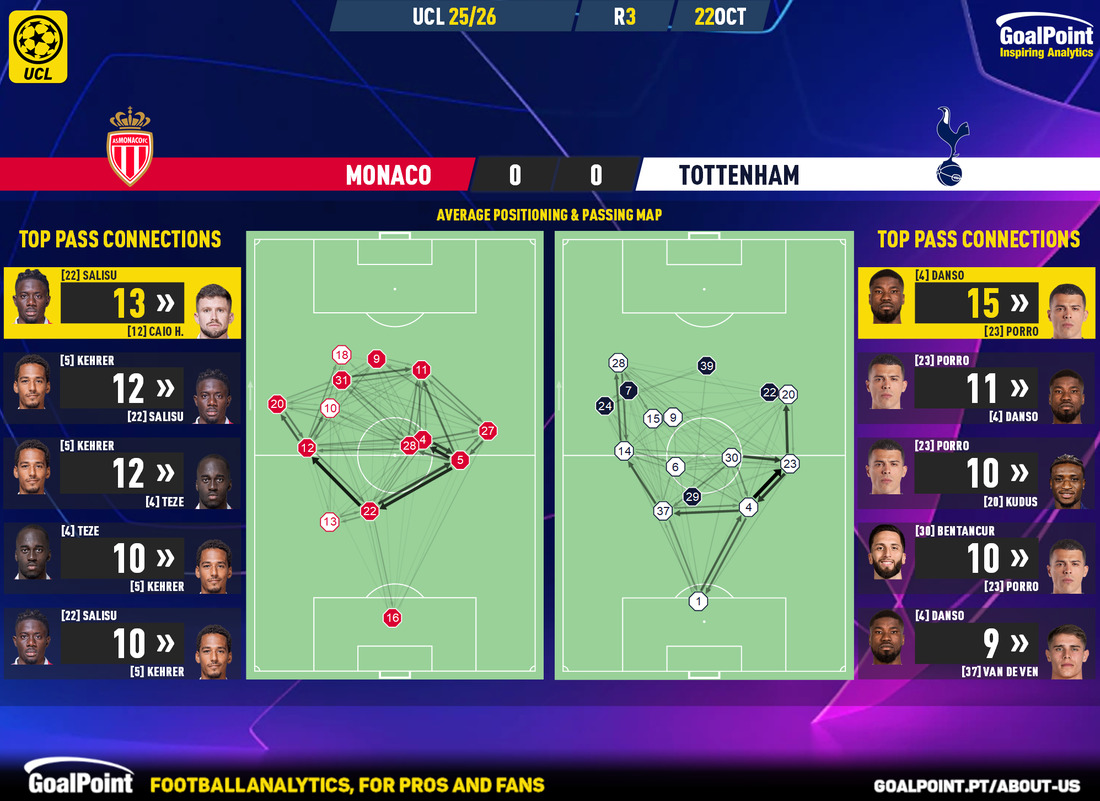Screen dimensions: 1100x801
Task: Select the Bentancur to Porro connection row
Action: [x=977, y=558]
